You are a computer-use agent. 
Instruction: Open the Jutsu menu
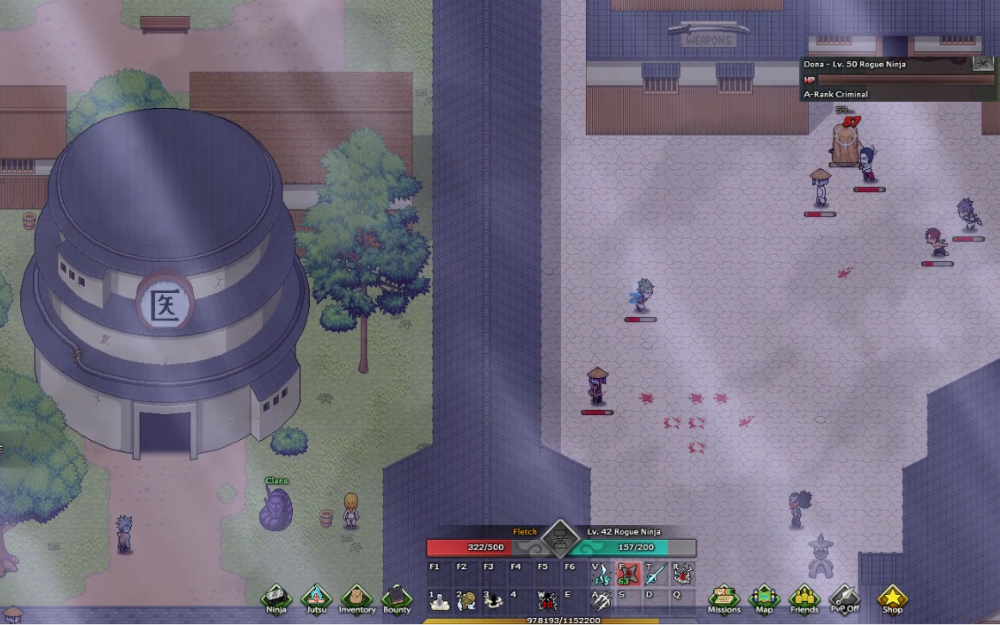pyautogui.click(x=316, y=598)
